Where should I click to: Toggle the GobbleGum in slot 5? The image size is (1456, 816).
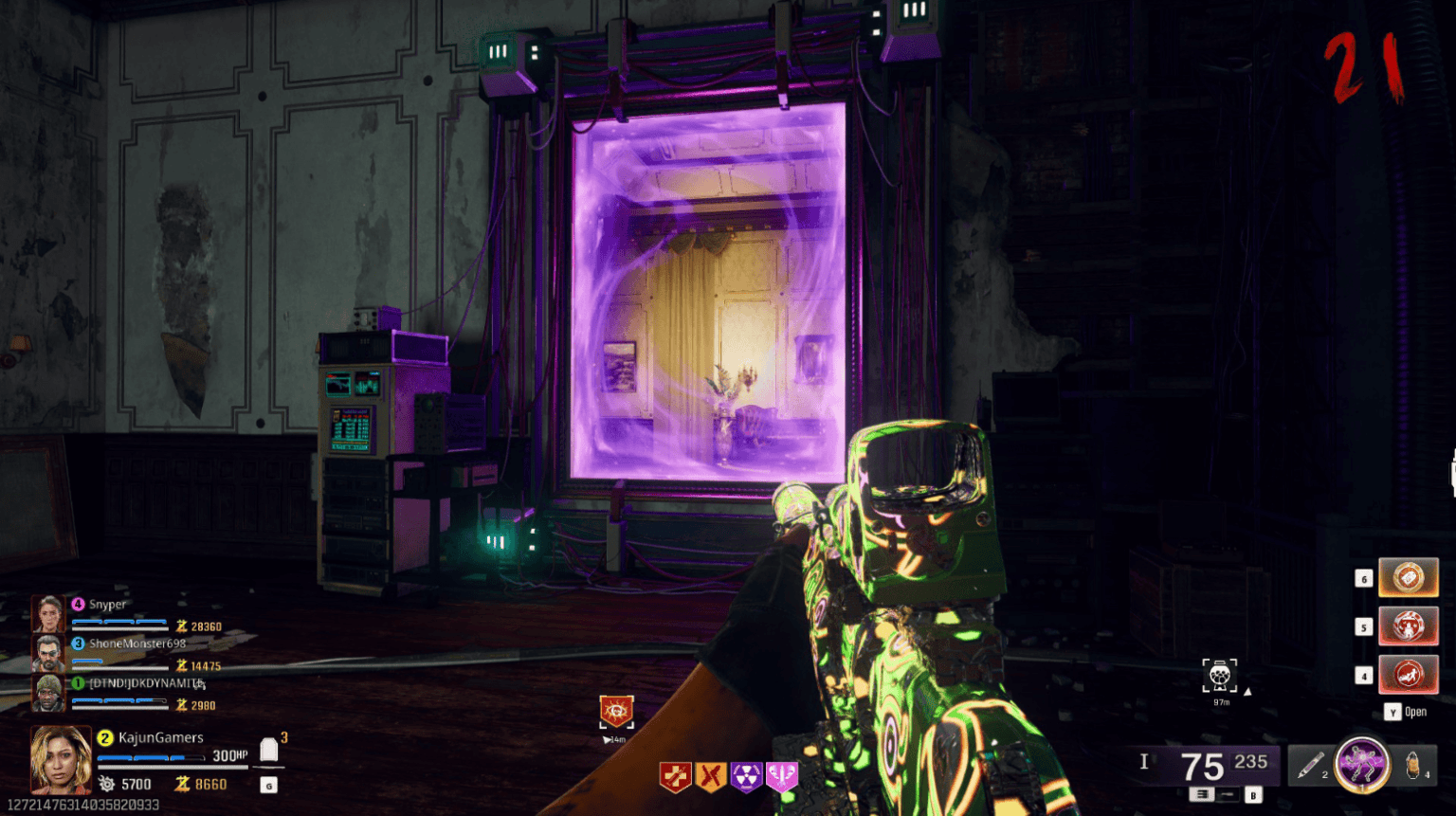coord(1409,627)
